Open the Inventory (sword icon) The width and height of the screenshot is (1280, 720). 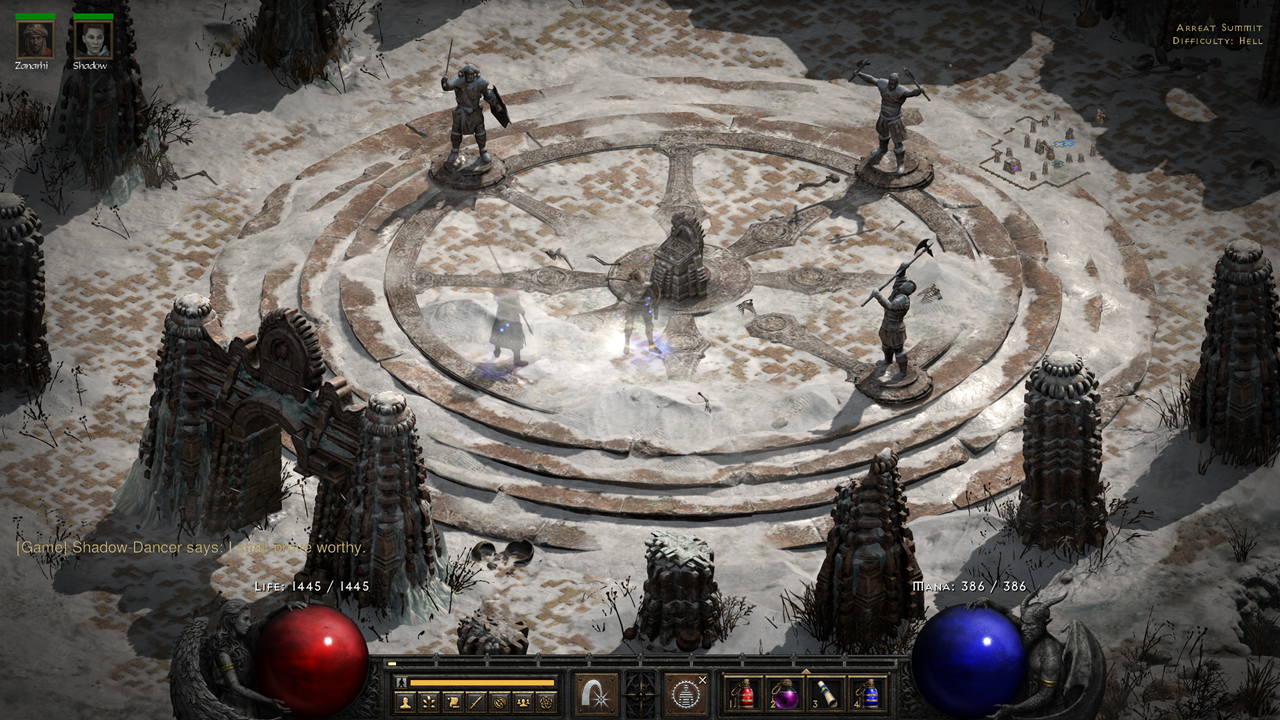click(475, 700)
